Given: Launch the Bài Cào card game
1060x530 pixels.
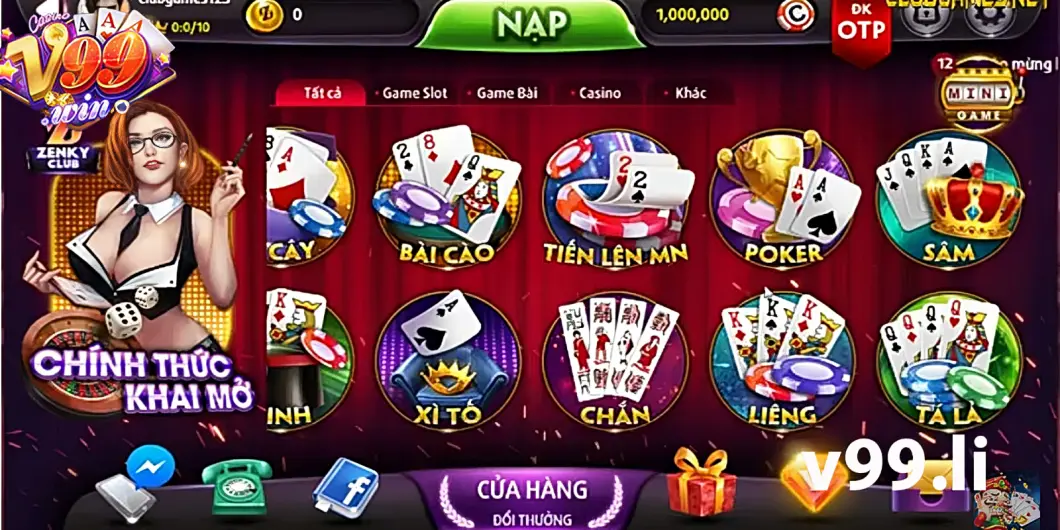Looking at the screenshot, I should [x=447, y=198].
